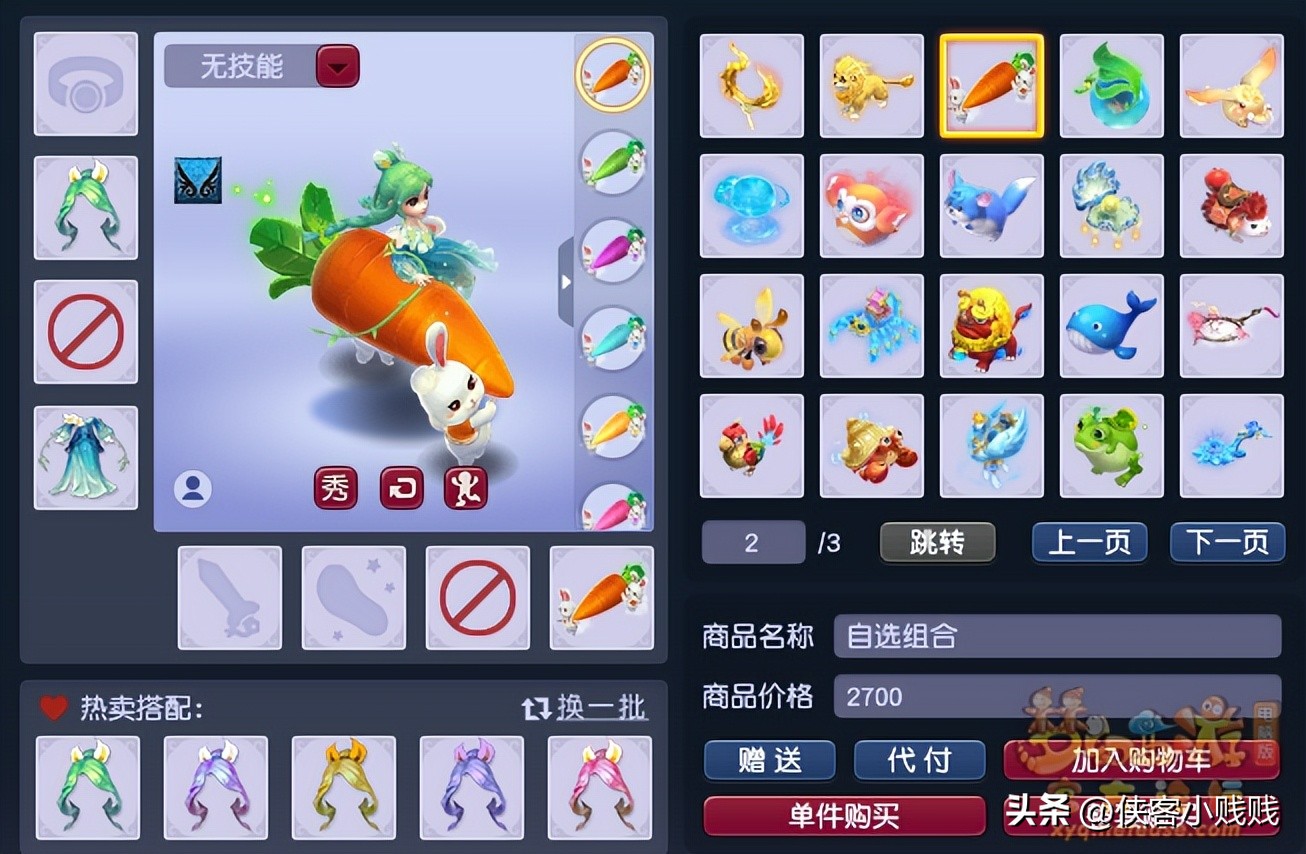Select the equipped blue robe slot on the left
The image size is (1306, 854).
pyautogui.click(x=85, y=455)
